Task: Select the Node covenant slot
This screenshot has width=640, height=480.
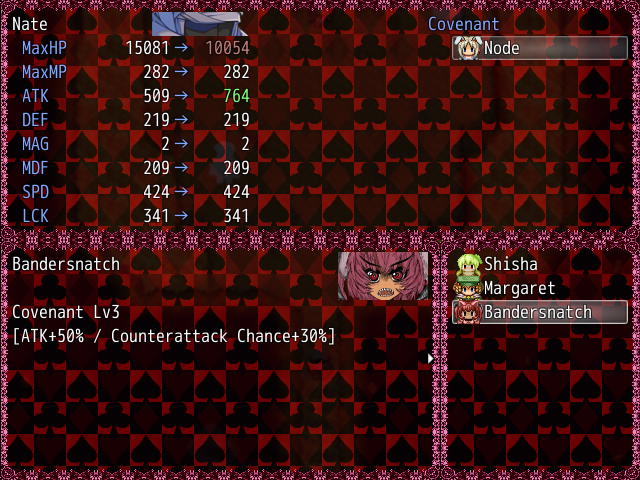Action: (x=539, y=48)
